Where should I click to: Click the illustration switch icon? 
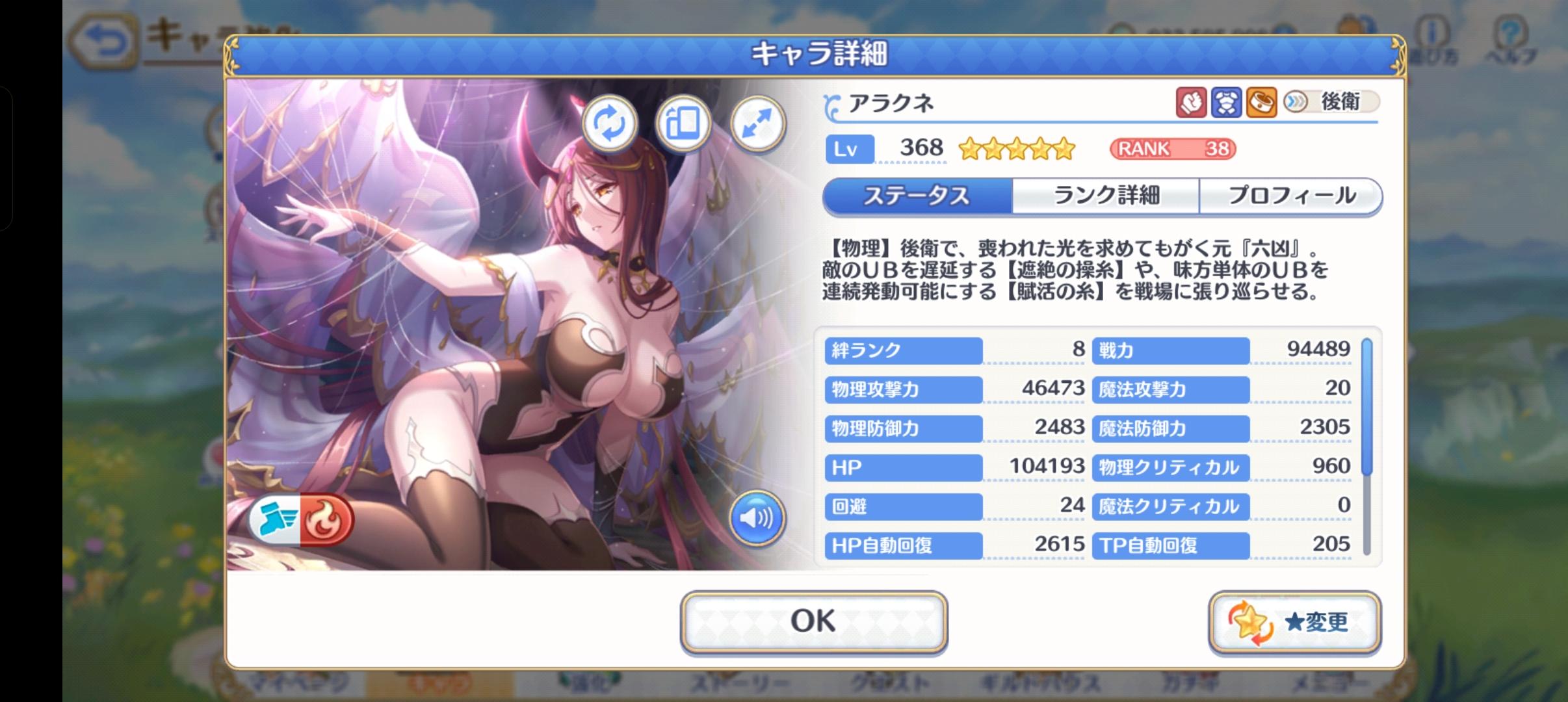pyautogui.click(x=611, y=123)
